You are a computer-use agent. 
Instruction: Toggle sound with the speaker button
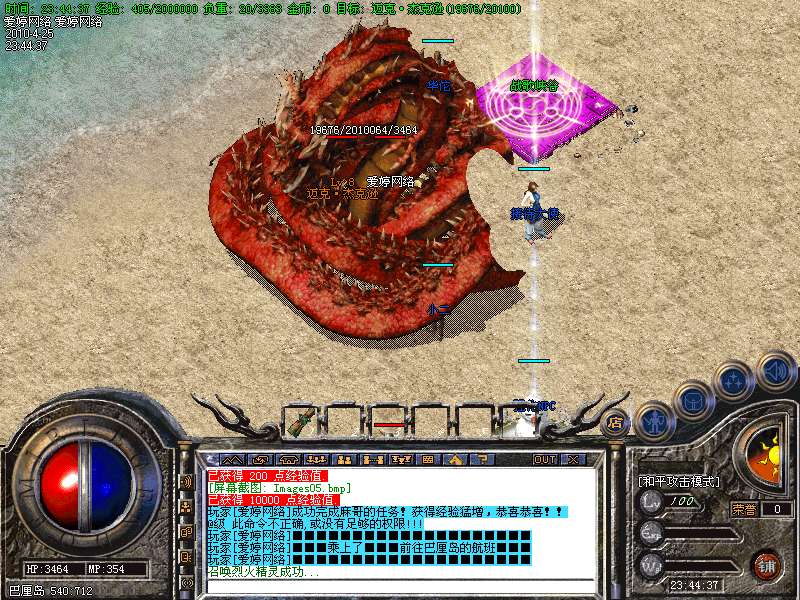click(775, 370)
